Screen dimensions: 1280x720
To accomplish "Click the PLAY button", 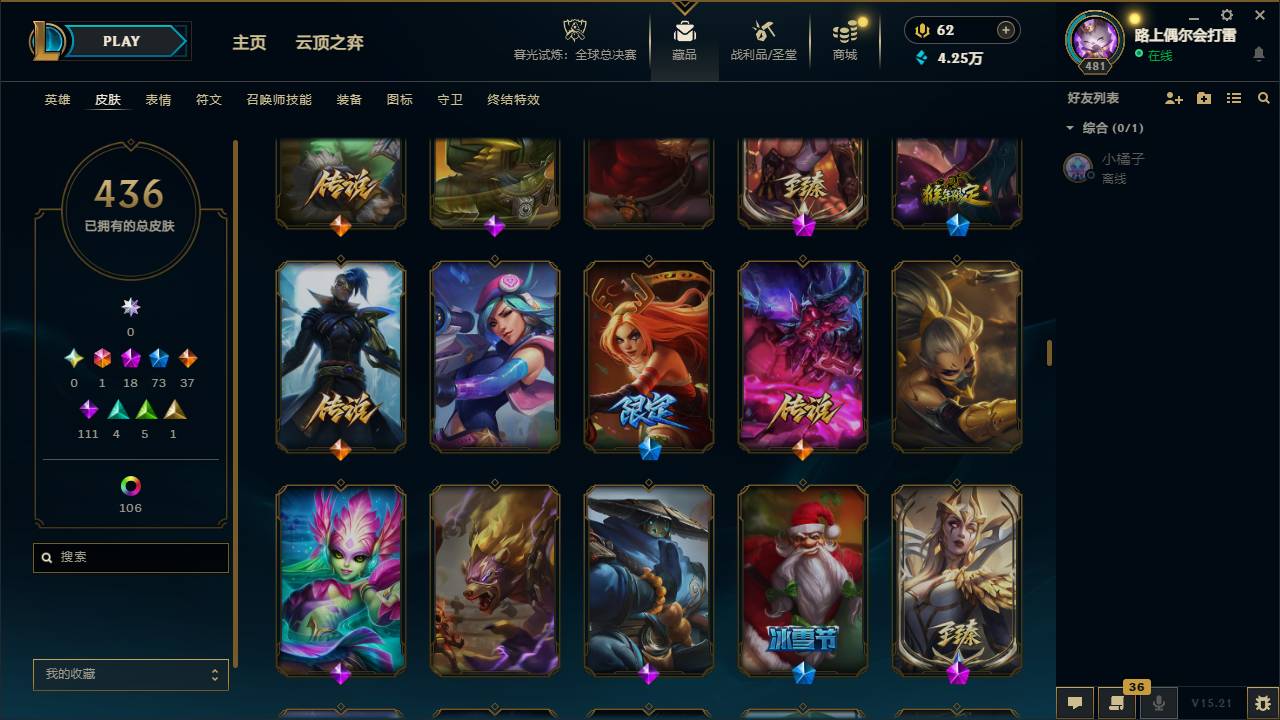I will [121, 41].
